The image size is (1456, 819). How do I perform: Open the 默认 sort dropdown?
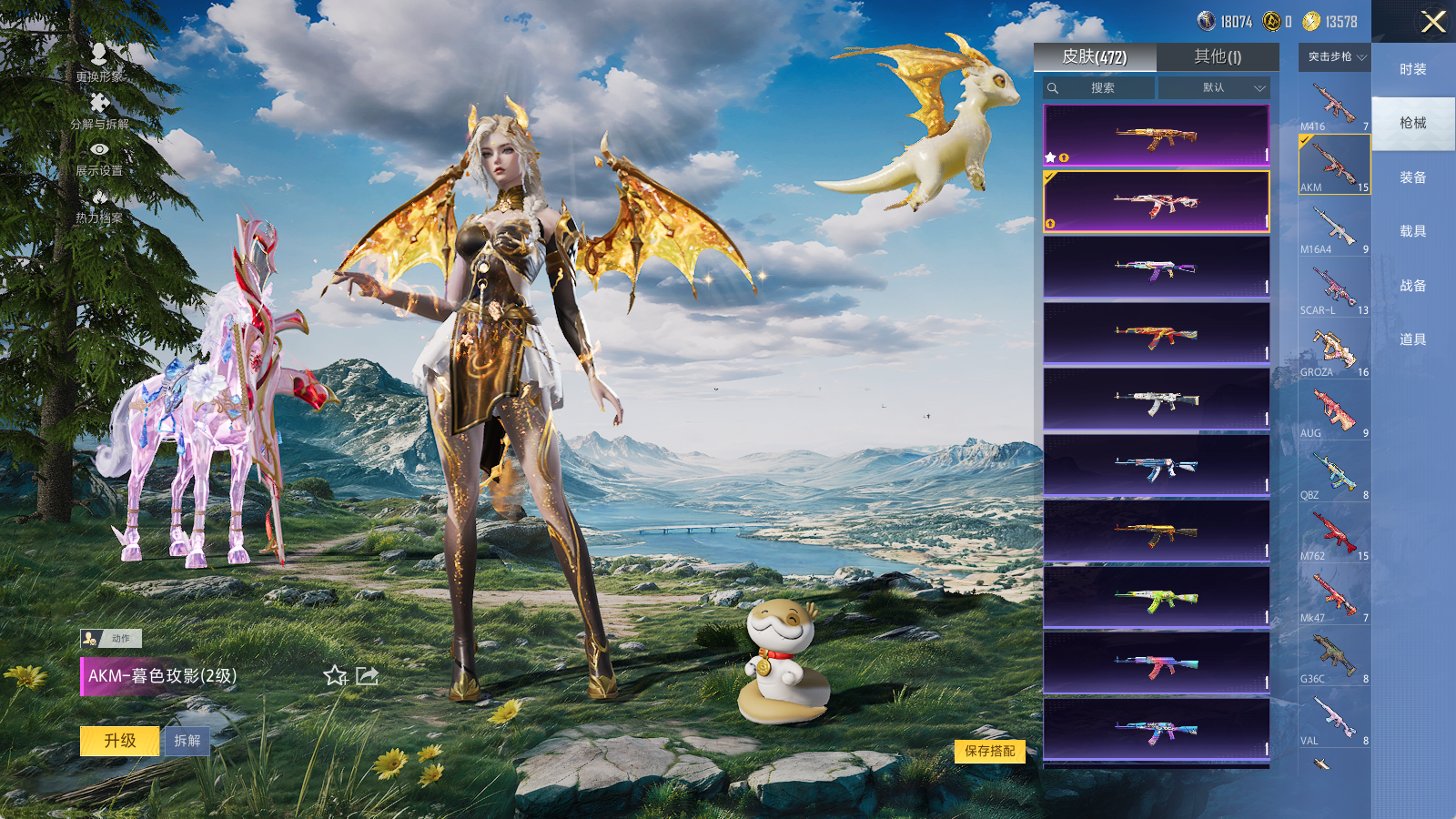point(1213,88)
